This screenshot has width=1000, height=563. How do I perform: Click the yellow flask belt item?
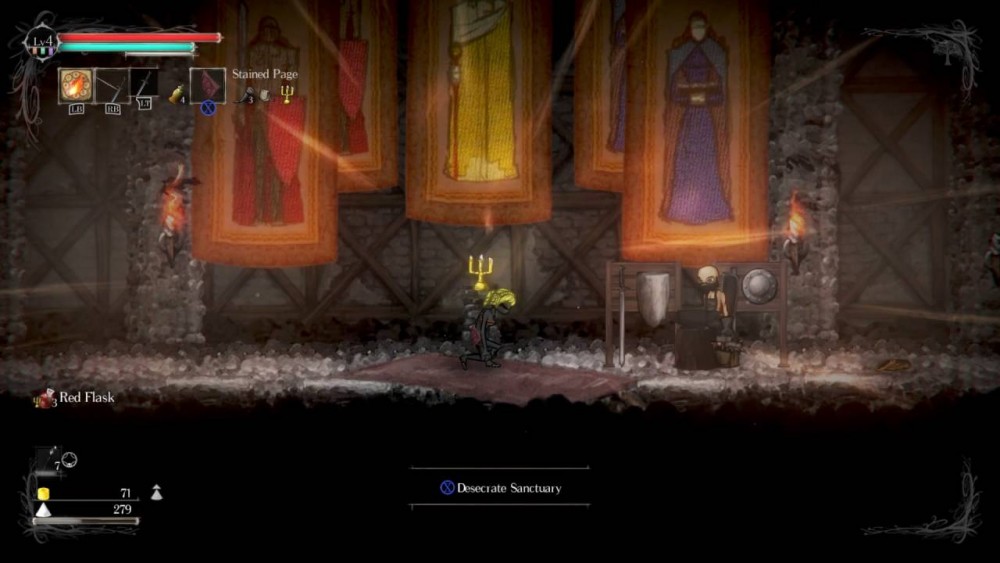coord(176,93)
